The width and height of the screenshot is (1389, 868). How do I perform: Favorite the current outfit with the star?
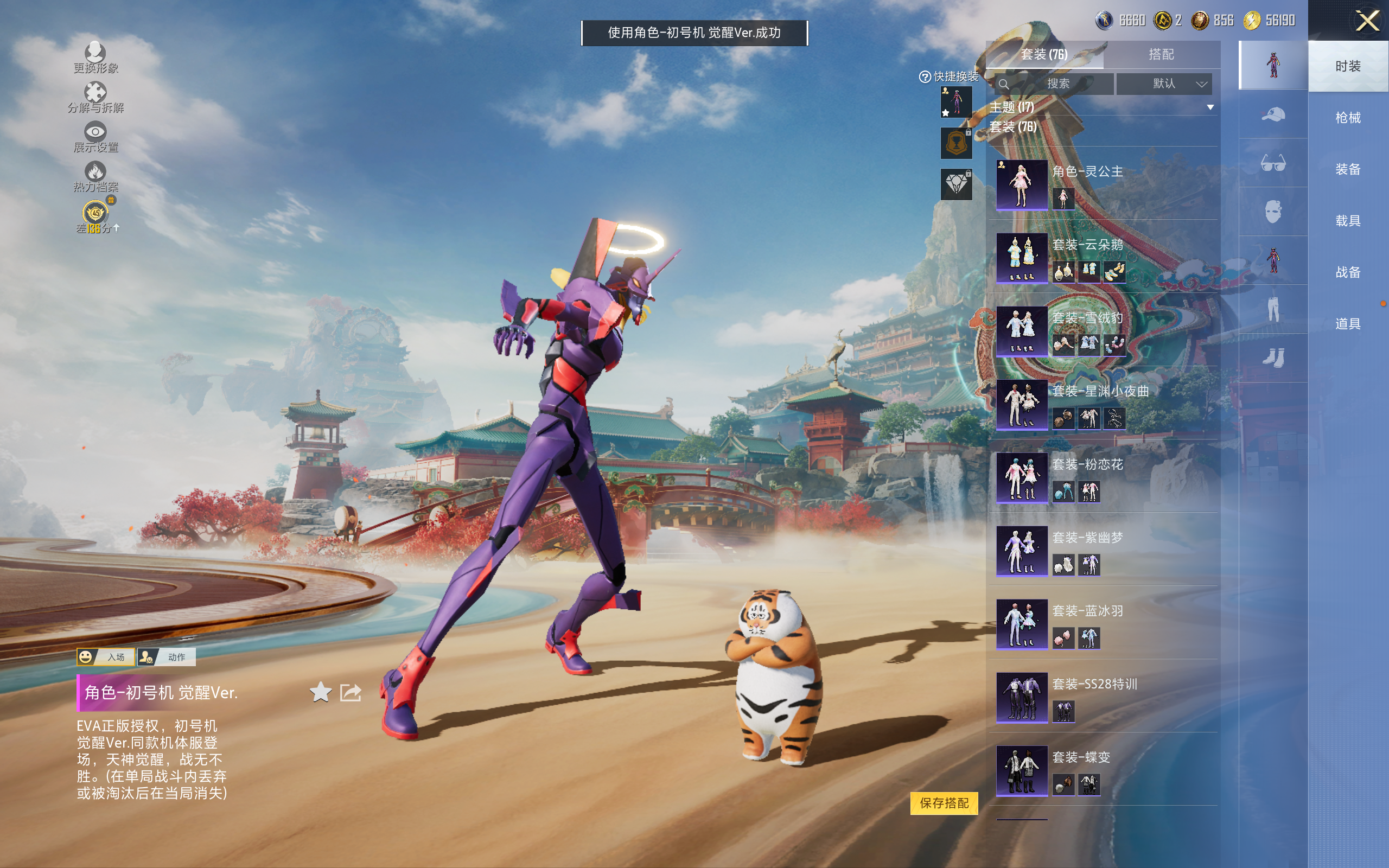click(x=320, y=692)
